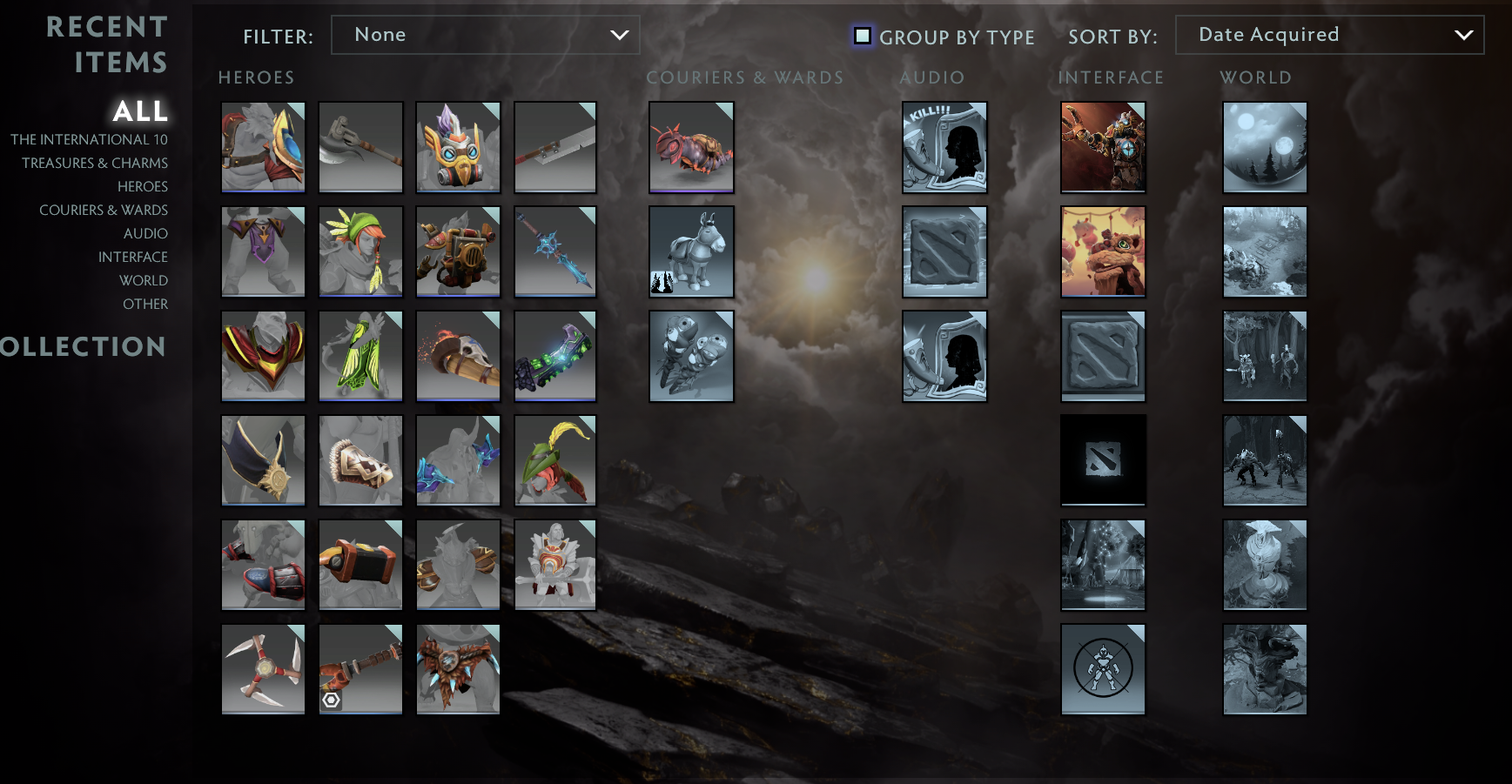The width and height of the screenshot is (1512, 784).
Task: Click the glowing black Dota 2 logo interface item
Action: [x=1103, y=460]
